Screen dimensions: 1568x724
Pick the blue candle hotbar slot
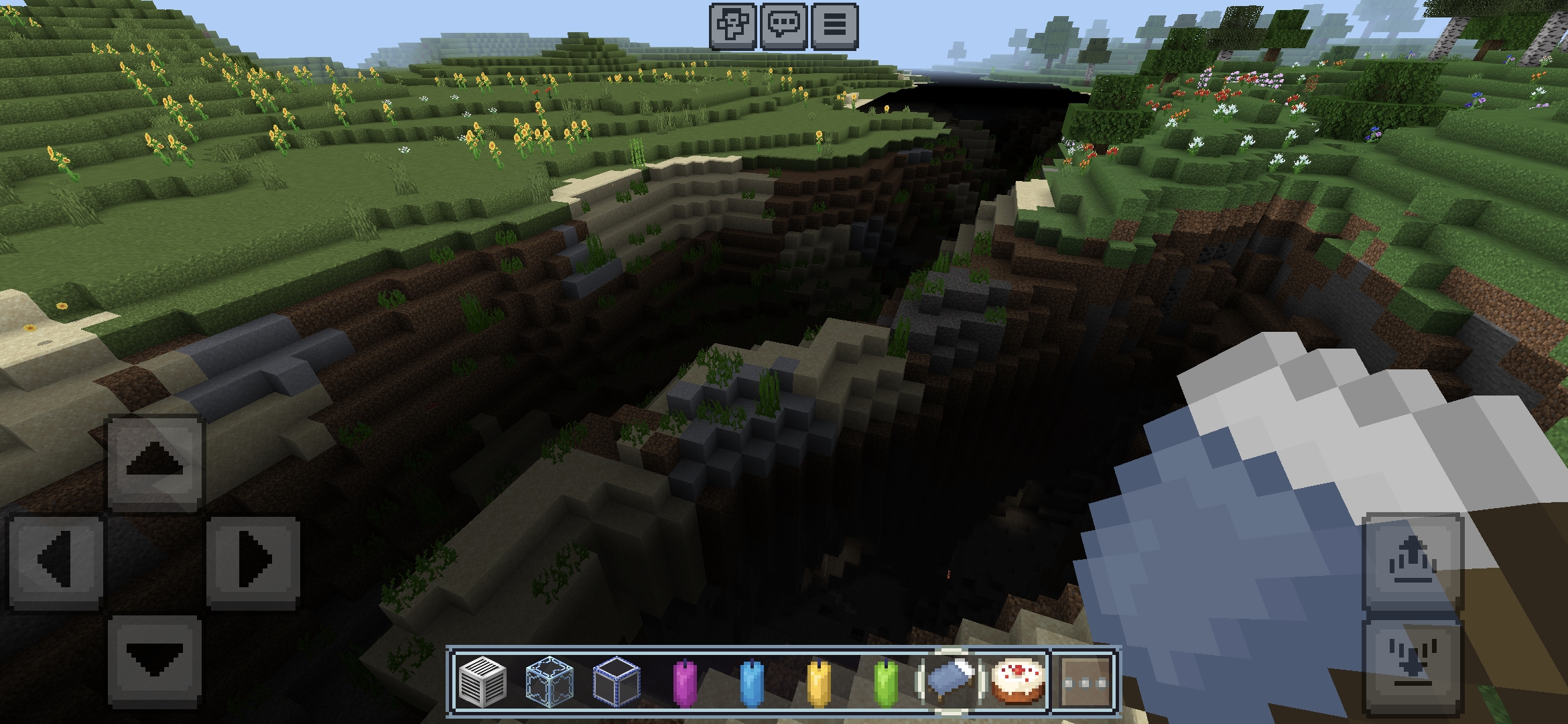pyautogui.click(x=750, y=680)
